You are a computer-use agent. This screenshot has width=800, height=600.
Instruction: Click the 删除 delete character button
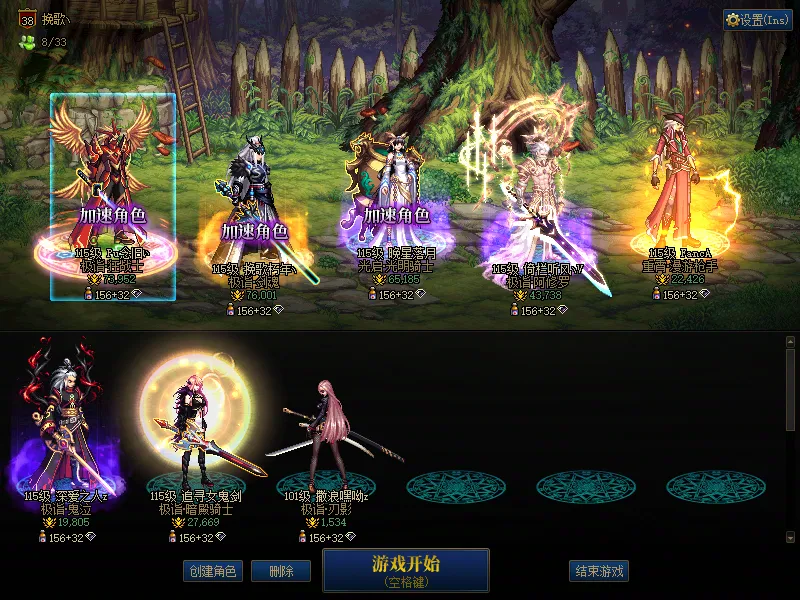coord(281,571)
